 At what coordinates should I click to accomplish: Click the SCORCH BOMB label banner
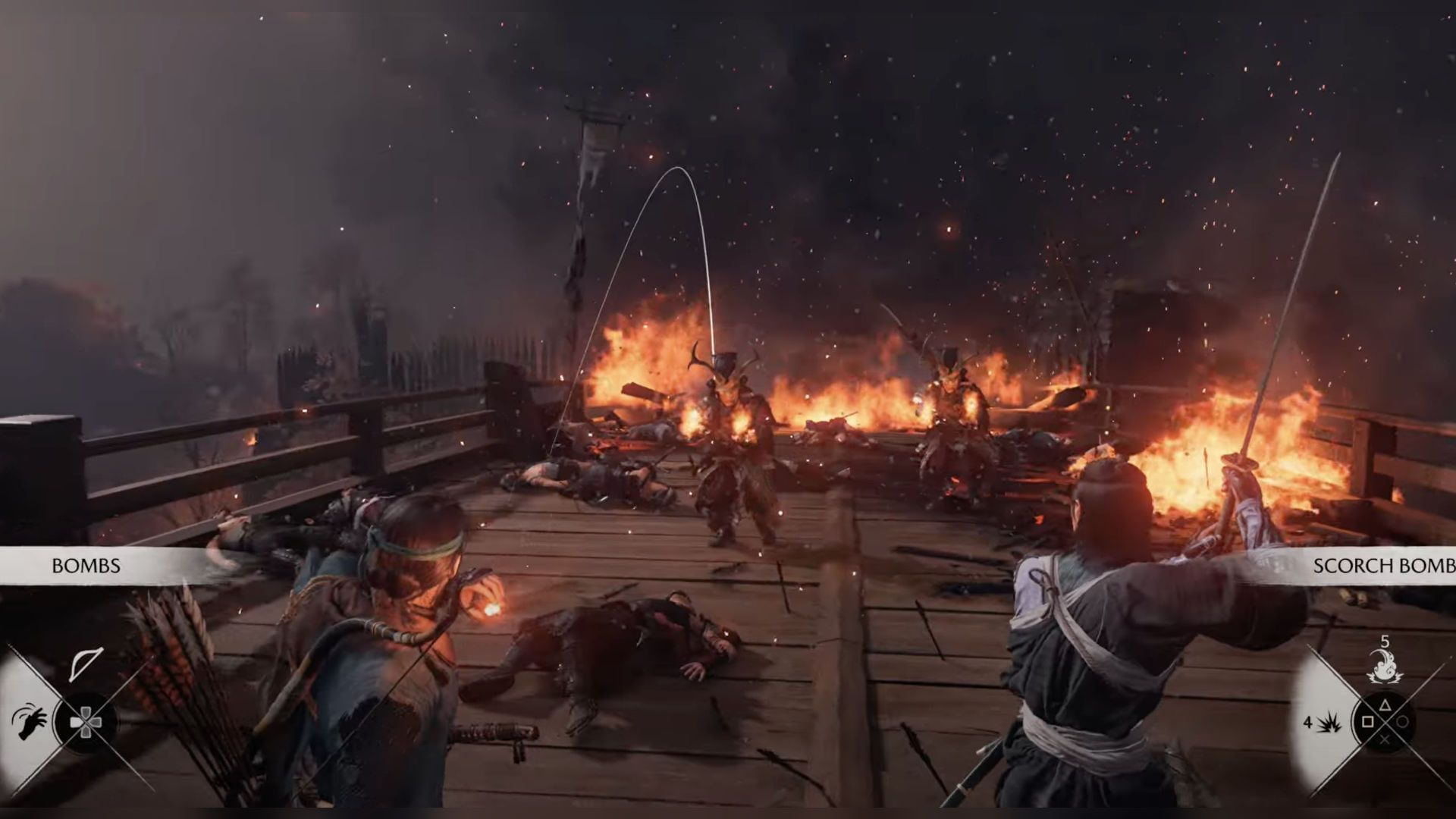point(1383,566)
